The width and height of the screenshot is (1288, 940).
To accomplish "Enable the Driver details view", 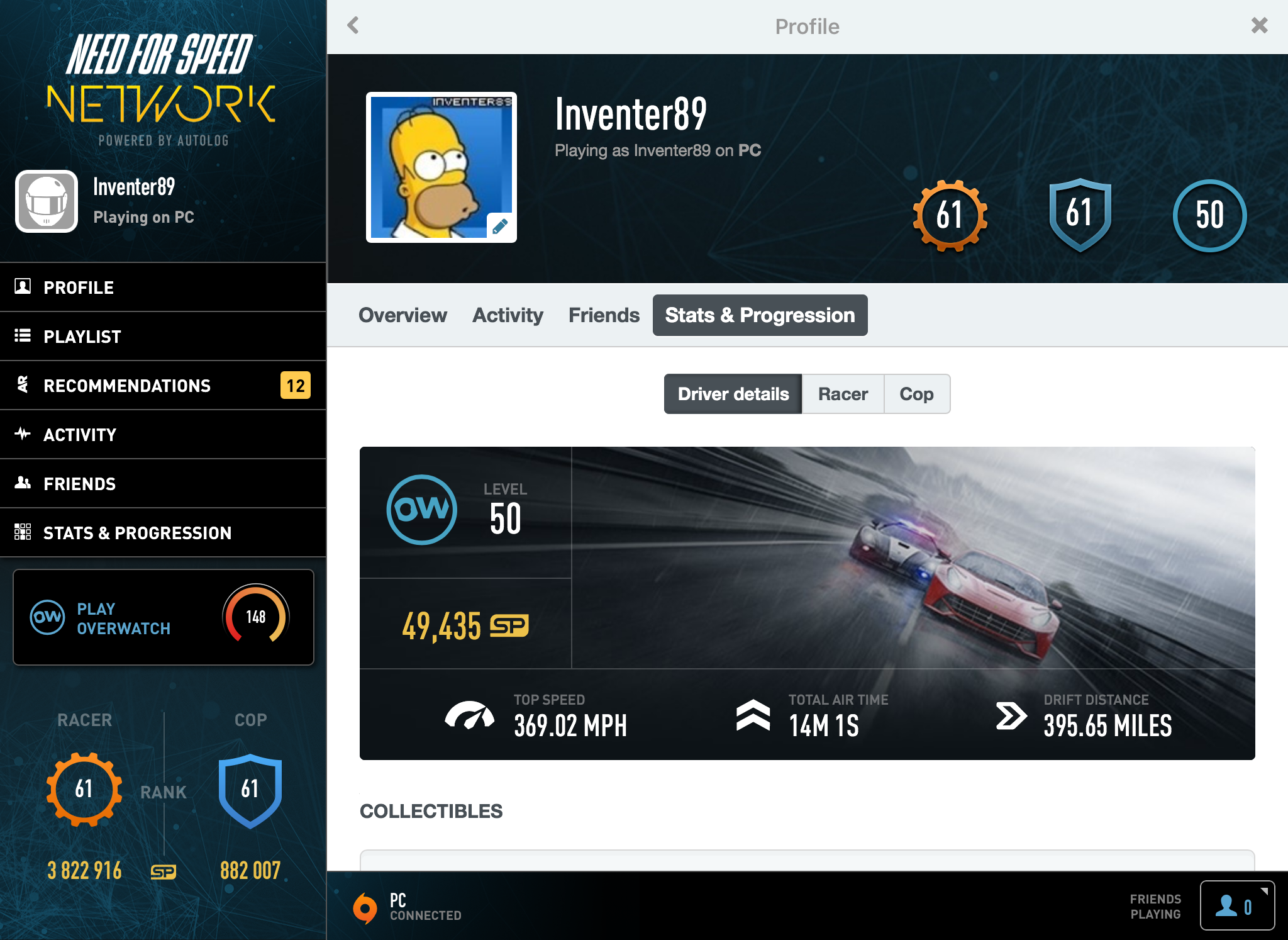I will click(733, 394).
